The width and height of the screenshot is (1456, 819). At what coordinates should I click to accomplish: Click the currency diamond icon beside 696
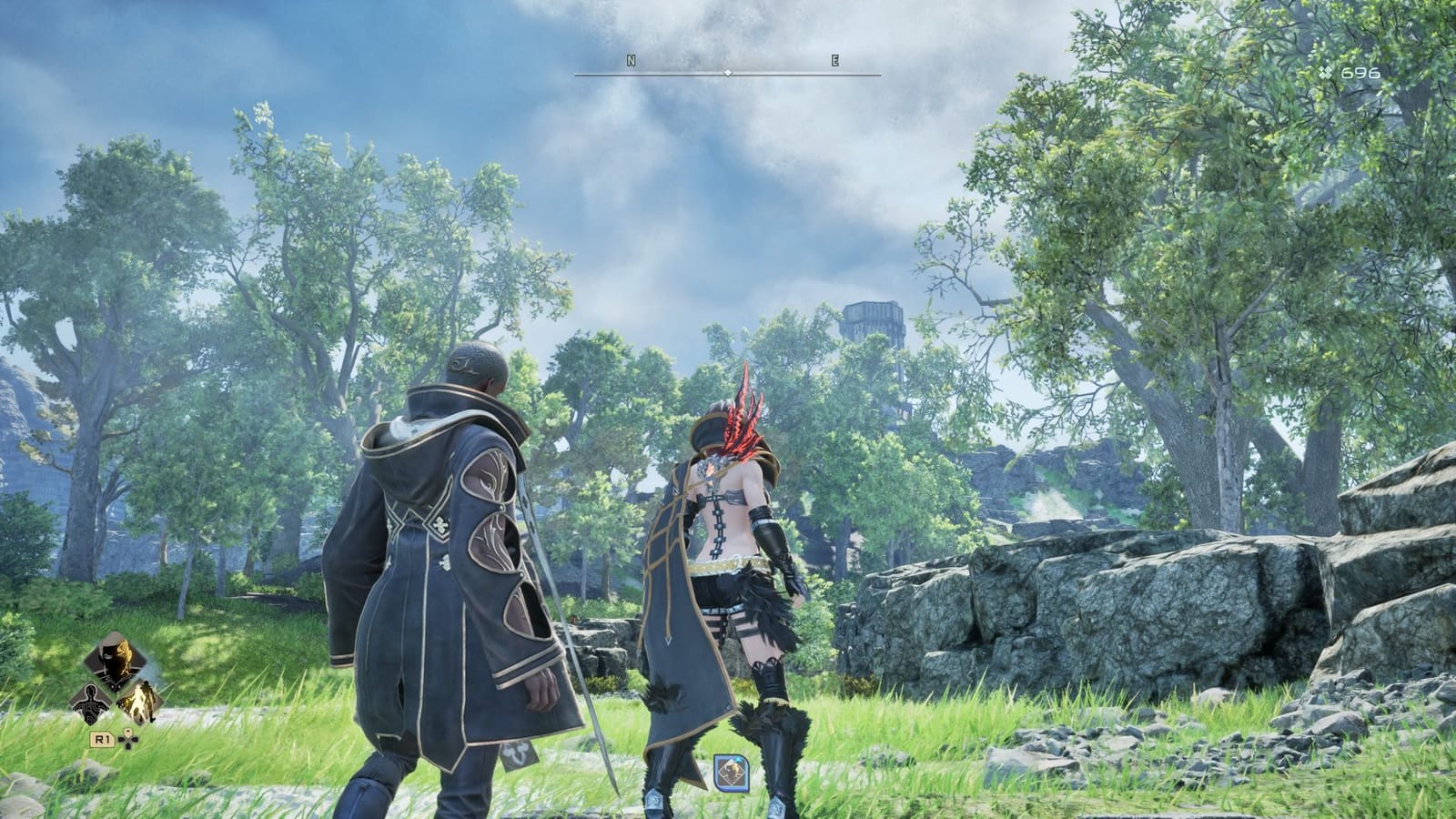(1324, 70)
